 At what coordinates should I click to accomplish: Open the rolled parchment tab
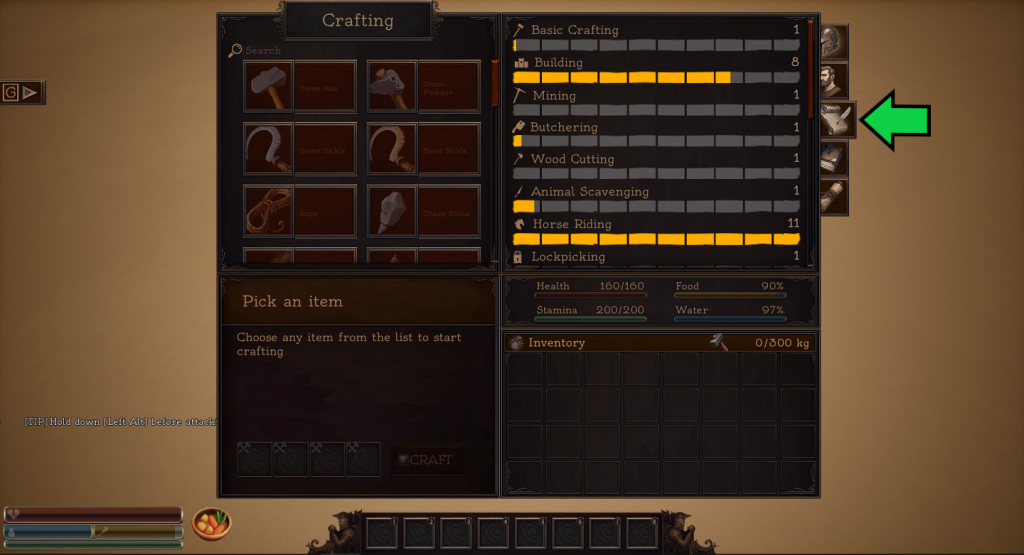coord(832,196)
